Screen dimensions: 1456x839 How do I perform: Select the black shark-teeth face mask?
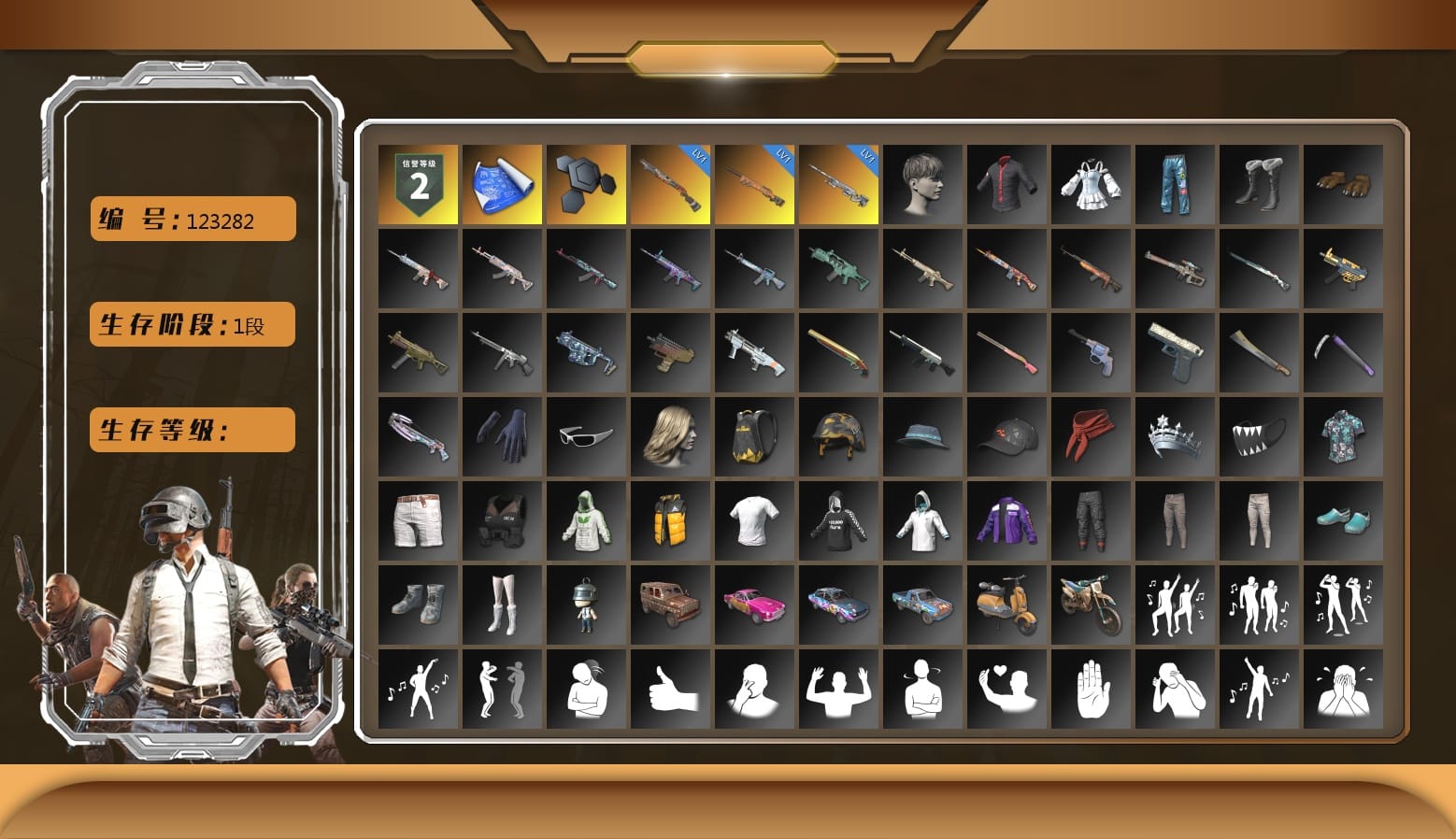(1259, 436)
